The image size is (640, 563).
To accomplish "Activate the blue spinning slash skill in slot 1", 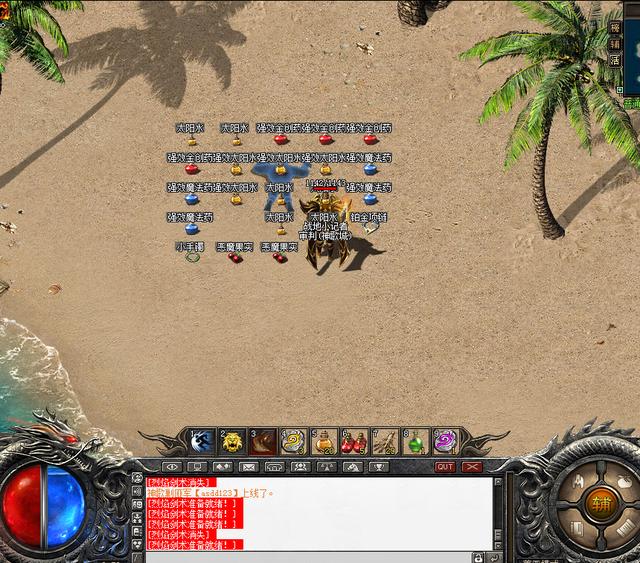I will pyautogui.click(x=201, y=441).
